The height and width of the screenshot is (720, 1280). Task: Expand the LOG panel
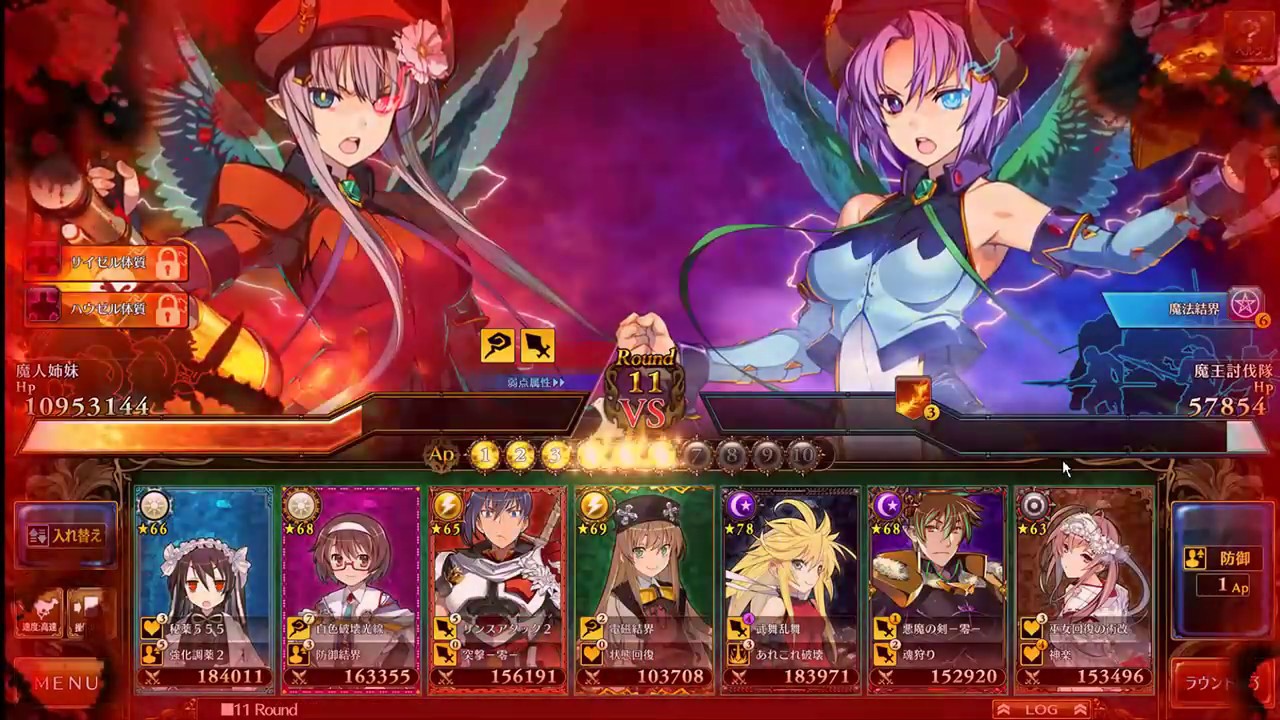pos(1041,709)
